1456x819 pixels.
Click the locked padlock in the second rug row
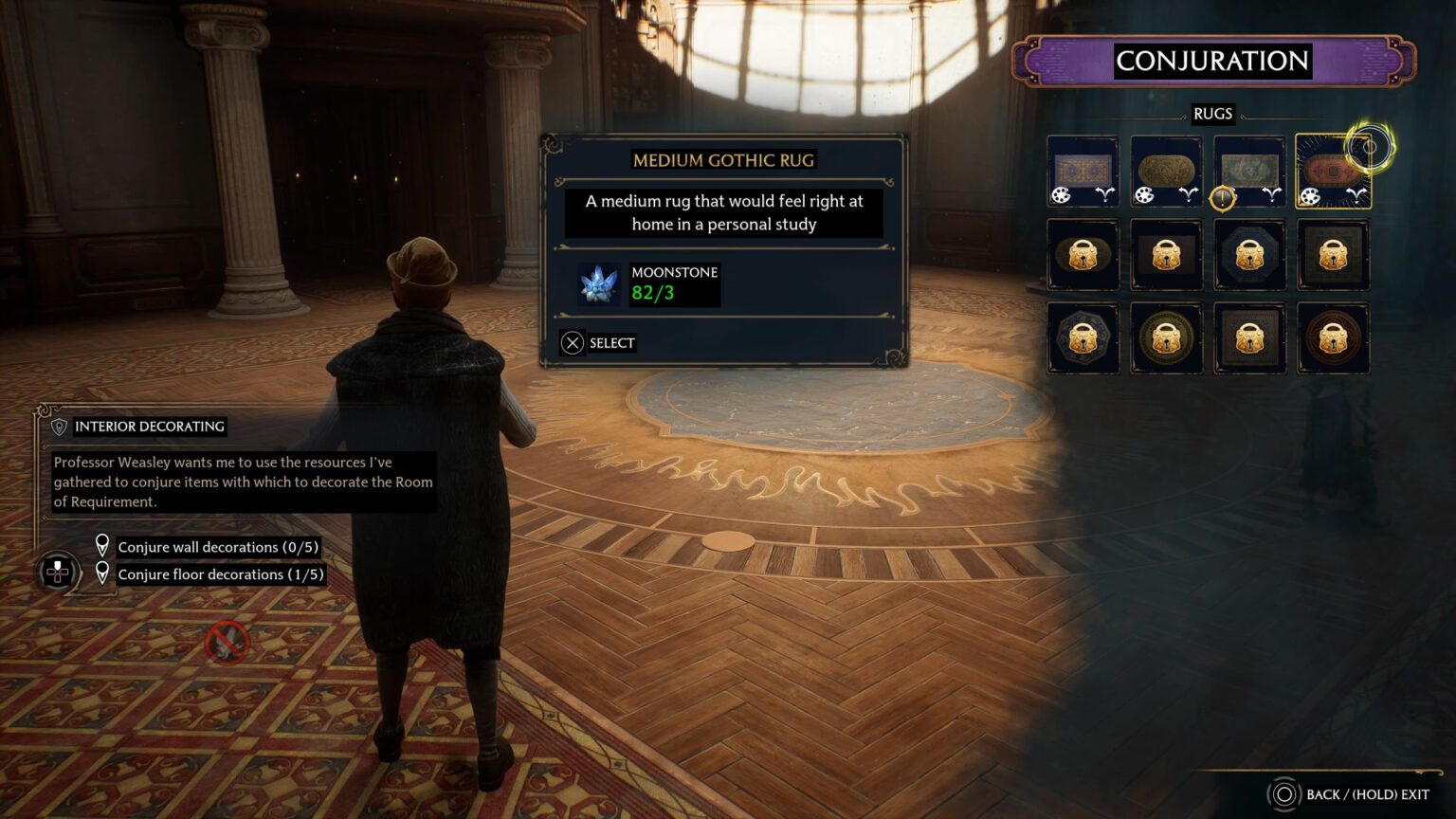click(1083, 255)
